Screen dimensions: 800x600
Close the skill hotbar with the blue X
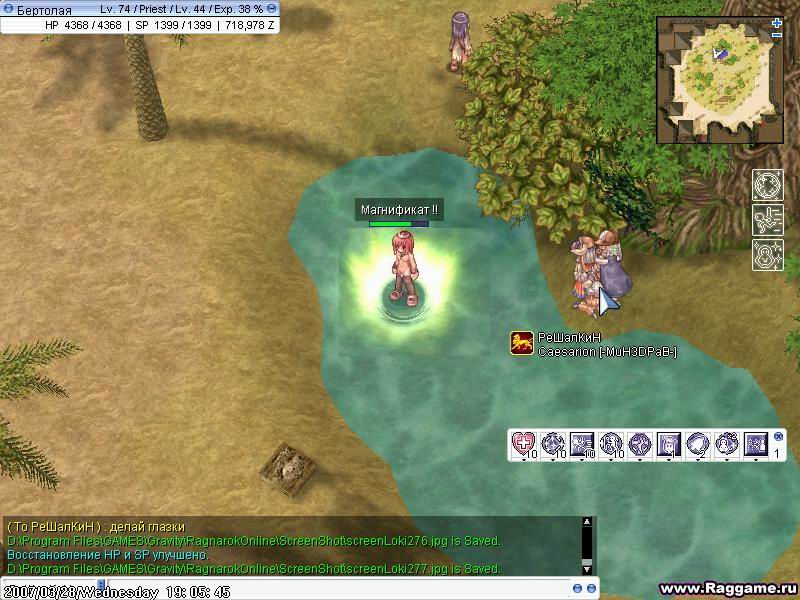click(779, 436)
